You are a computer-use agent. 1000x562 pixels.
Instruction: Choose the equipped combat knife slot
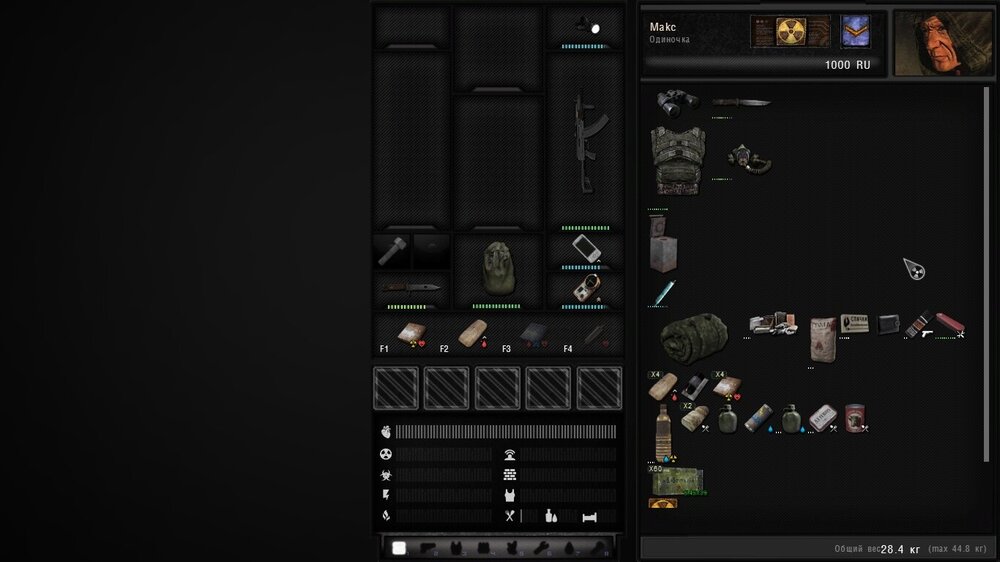click(411, 287)
